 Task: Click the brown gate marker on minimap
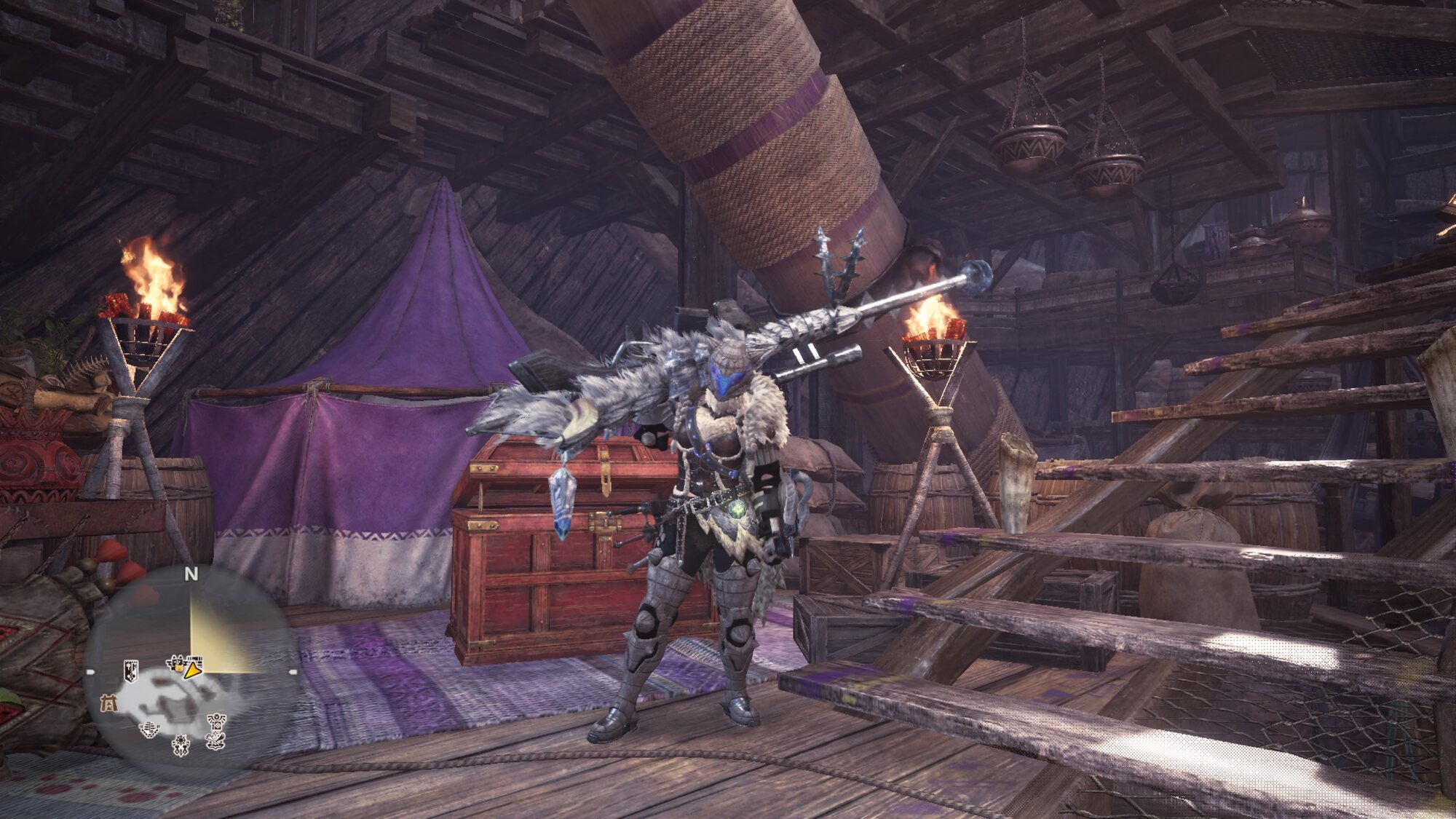click(x=108, y=703)
